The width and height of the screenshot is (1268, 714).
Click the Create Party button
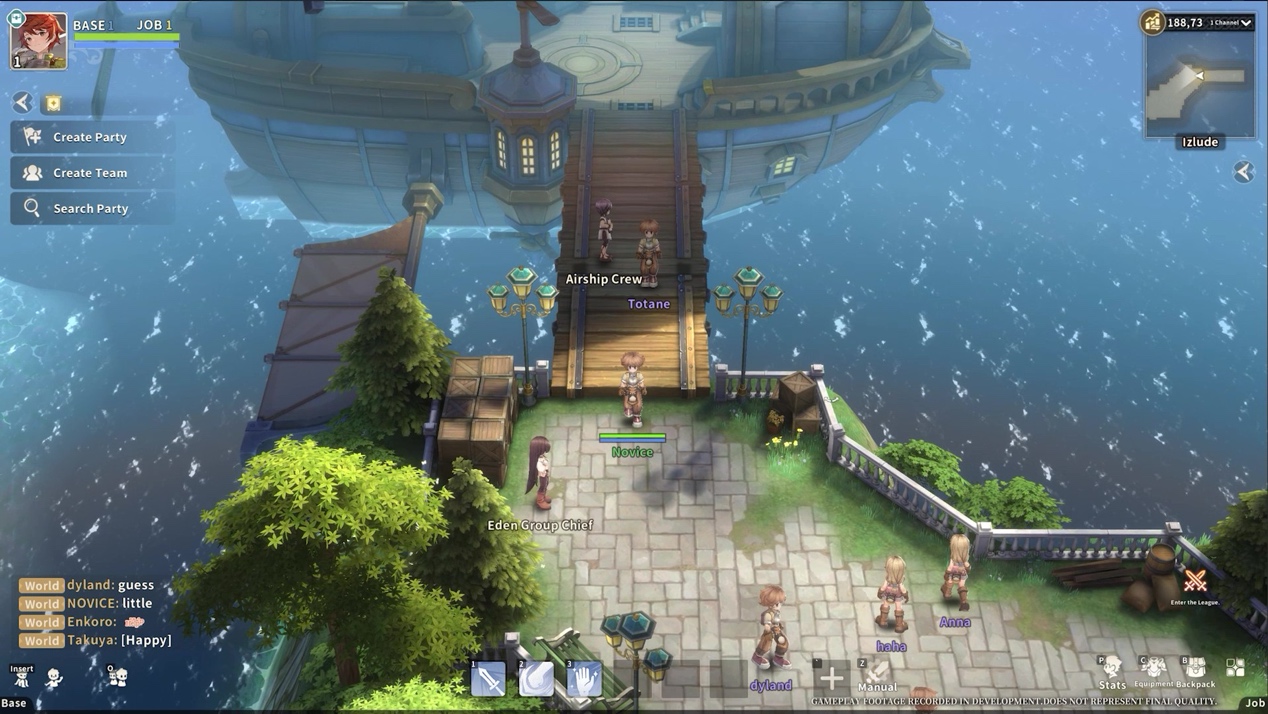(90, 137)
